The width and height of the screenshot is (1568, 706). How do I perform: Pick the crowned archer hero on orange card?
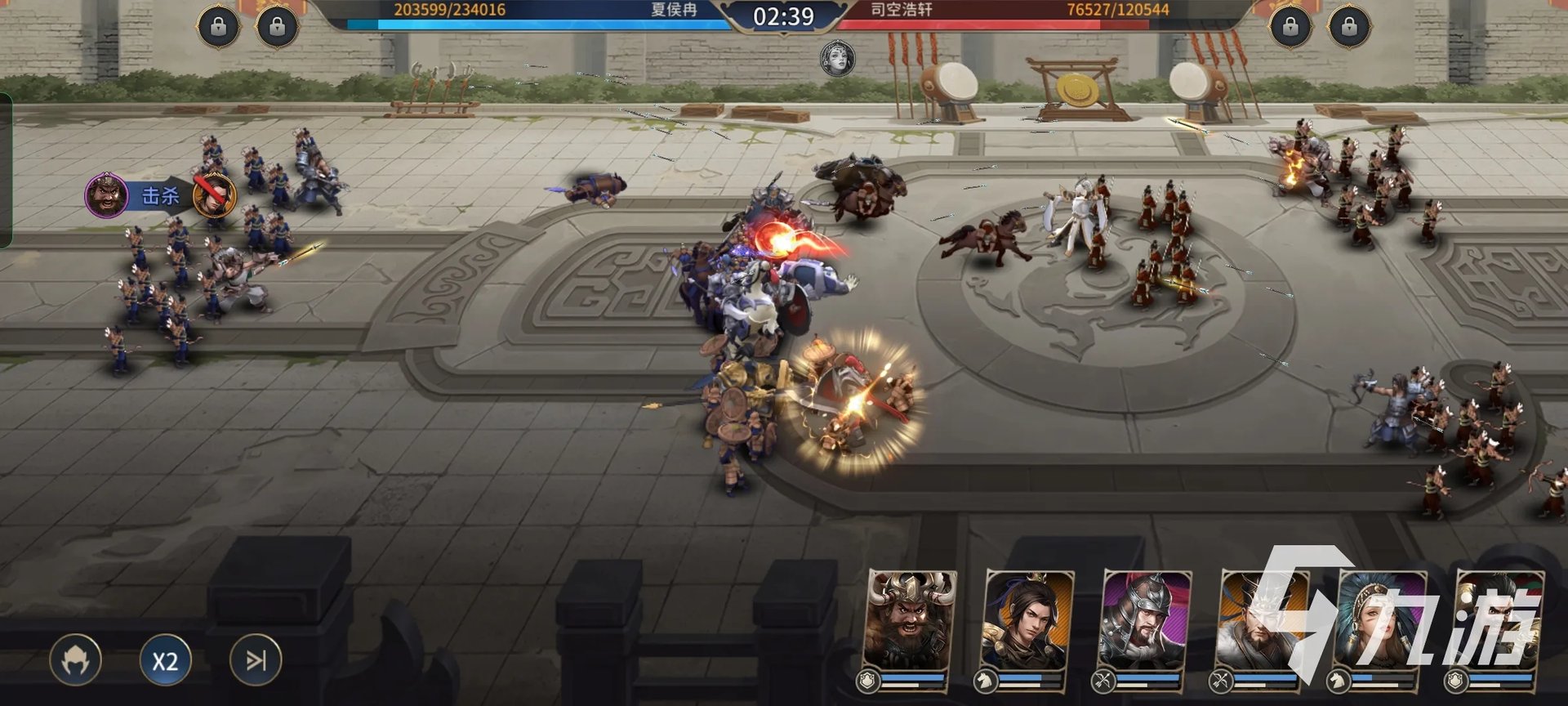point(1263,621)
